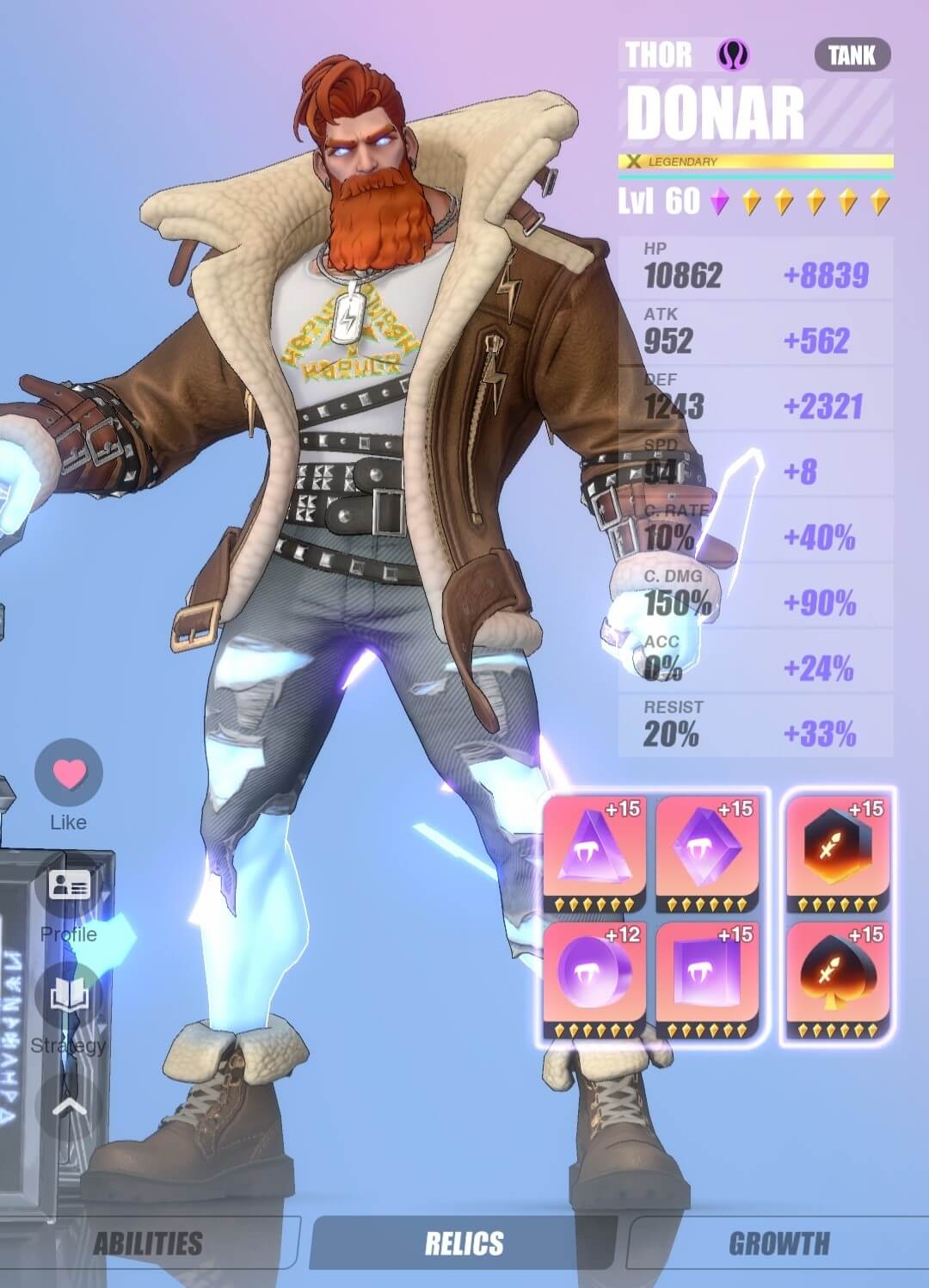Switch to the Abilities tab
Viewport: 929px width, 1288px height.
coord(148,1243)
